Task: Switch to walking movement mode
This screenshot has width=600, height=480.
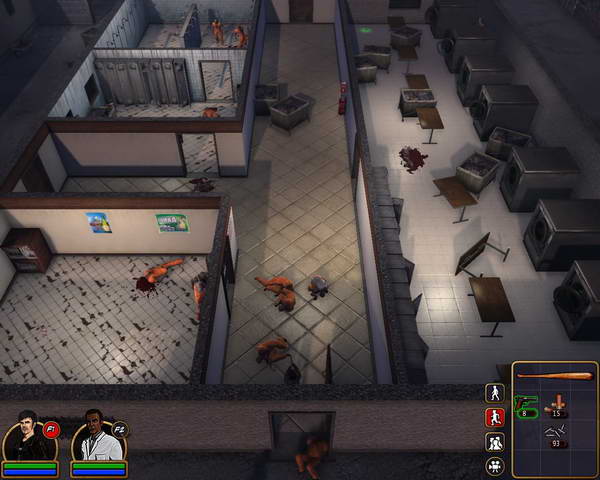Action: (494, 393)
